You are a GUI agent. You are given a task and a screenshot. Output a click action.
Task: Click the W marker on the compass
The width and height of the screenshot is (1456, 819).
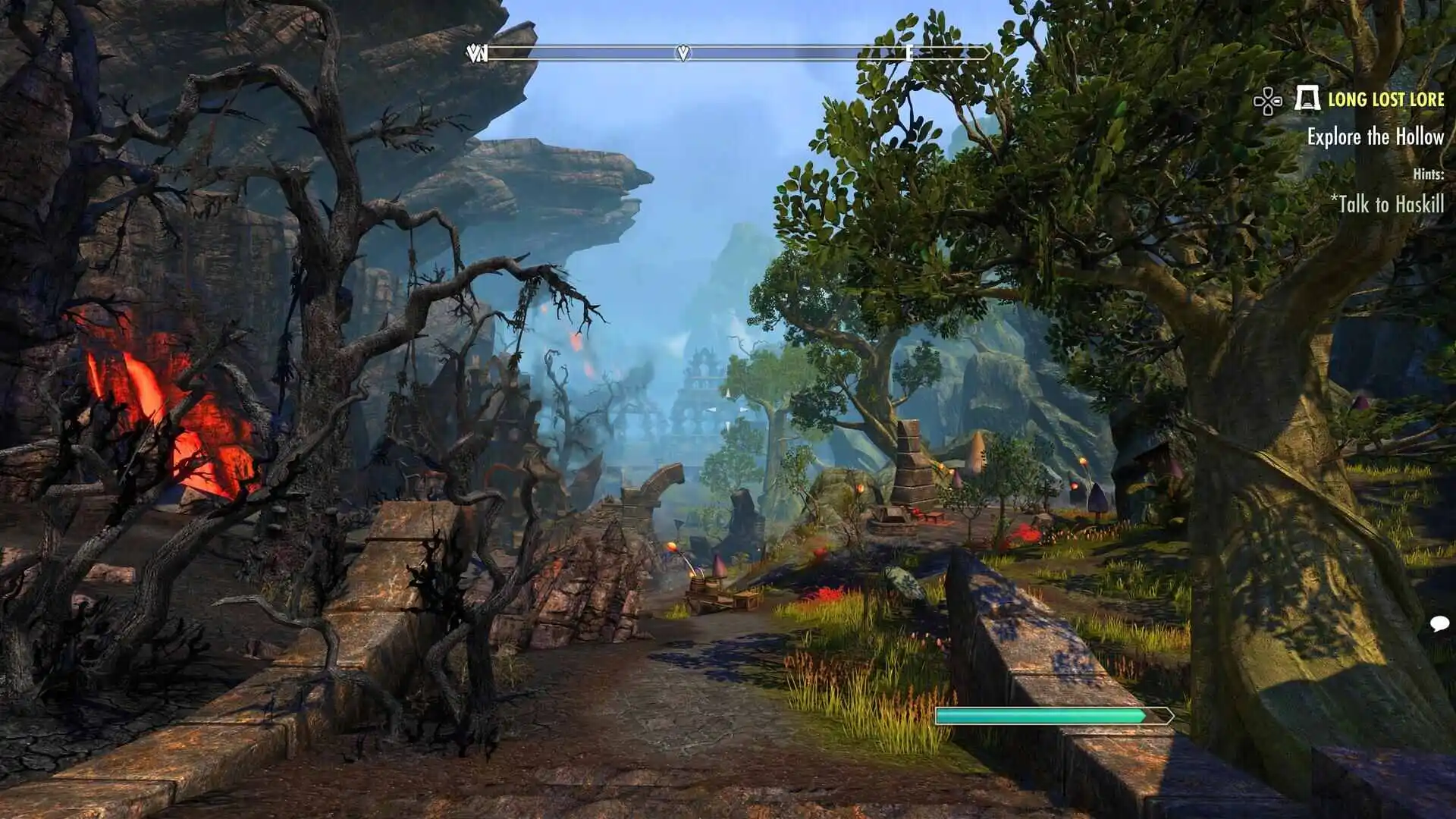point(478,53)
